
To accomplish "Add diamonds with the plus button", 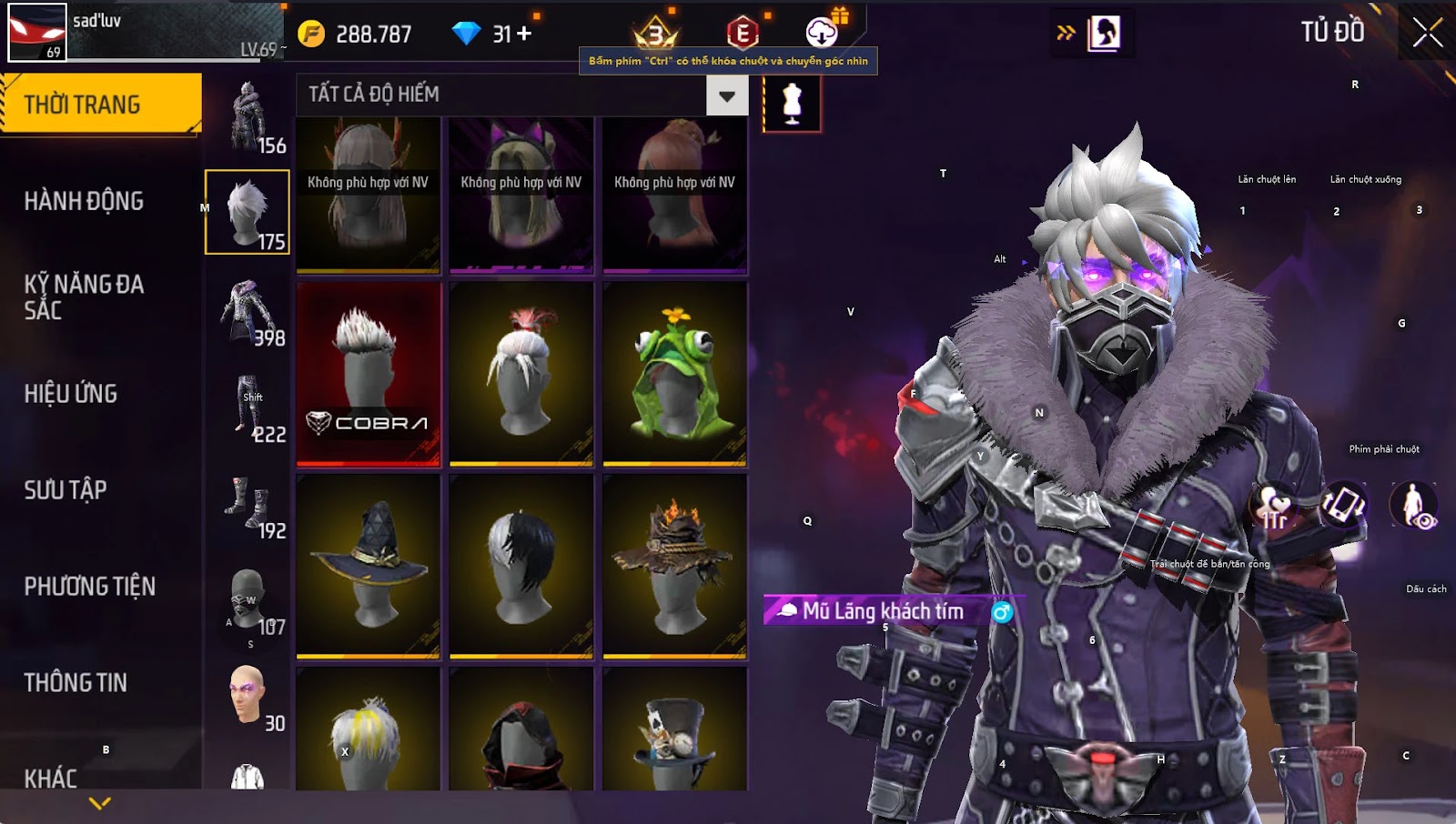I will tap(524, 34).
